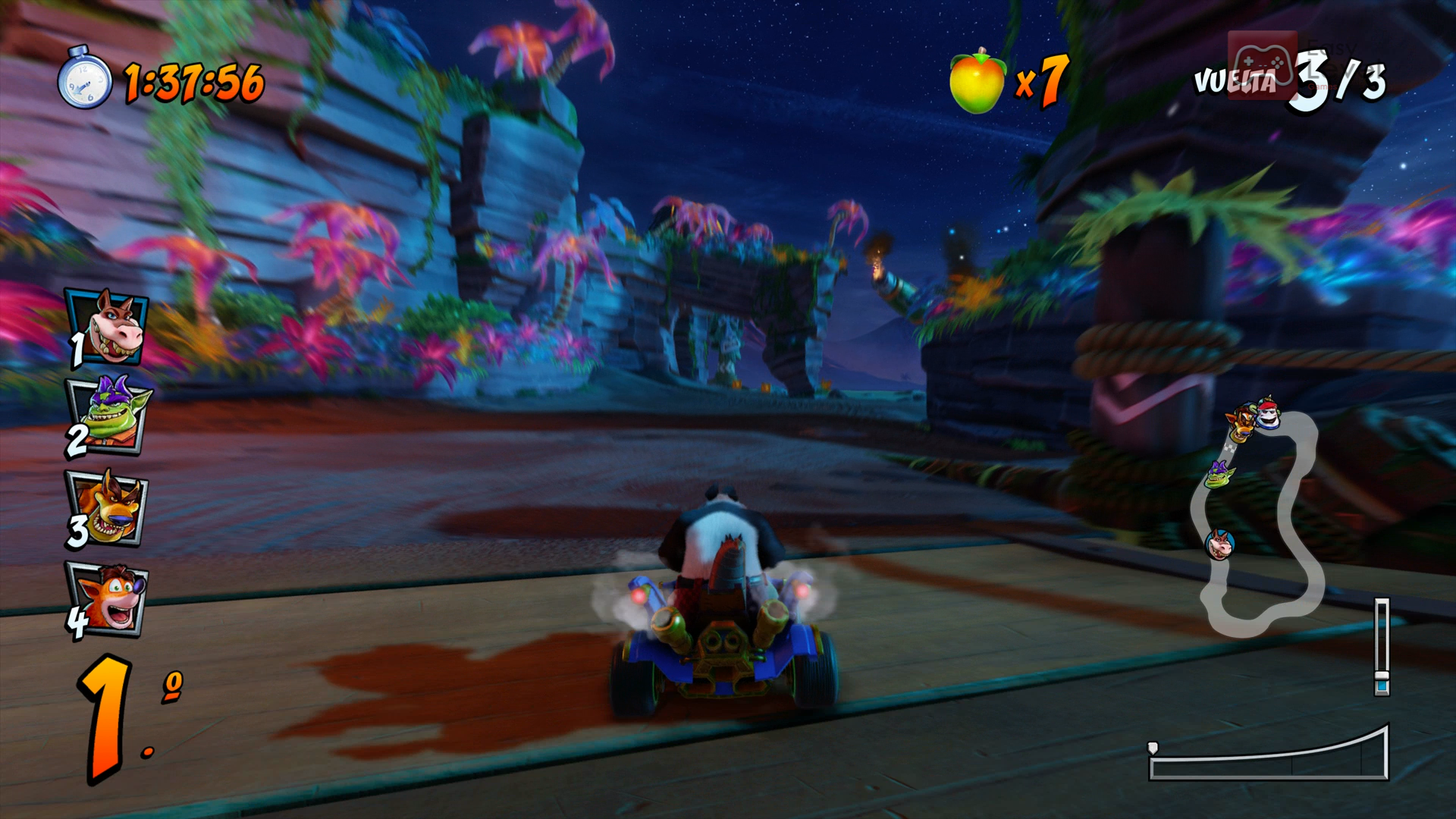Select the horse racer marker on the minimap
1456x819 pixels.
tap(1219, 544)
